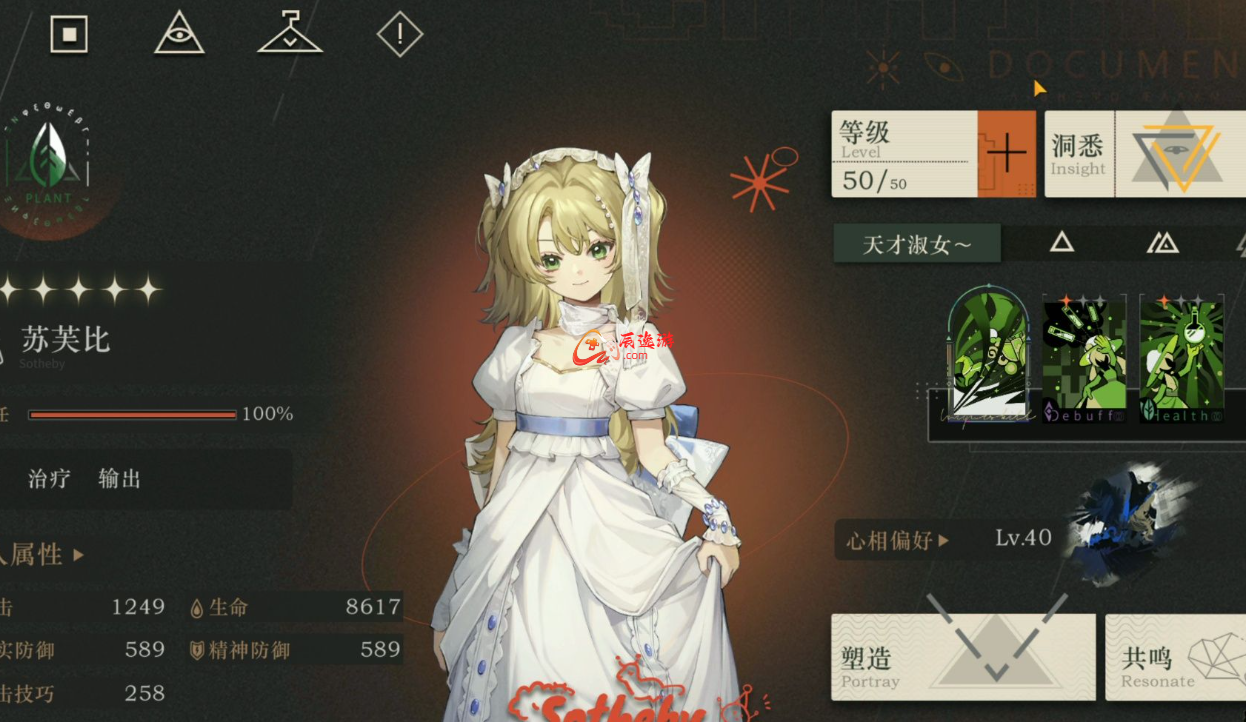
Task: Switch to the double triangle tab
Action: click(1162, 242)
